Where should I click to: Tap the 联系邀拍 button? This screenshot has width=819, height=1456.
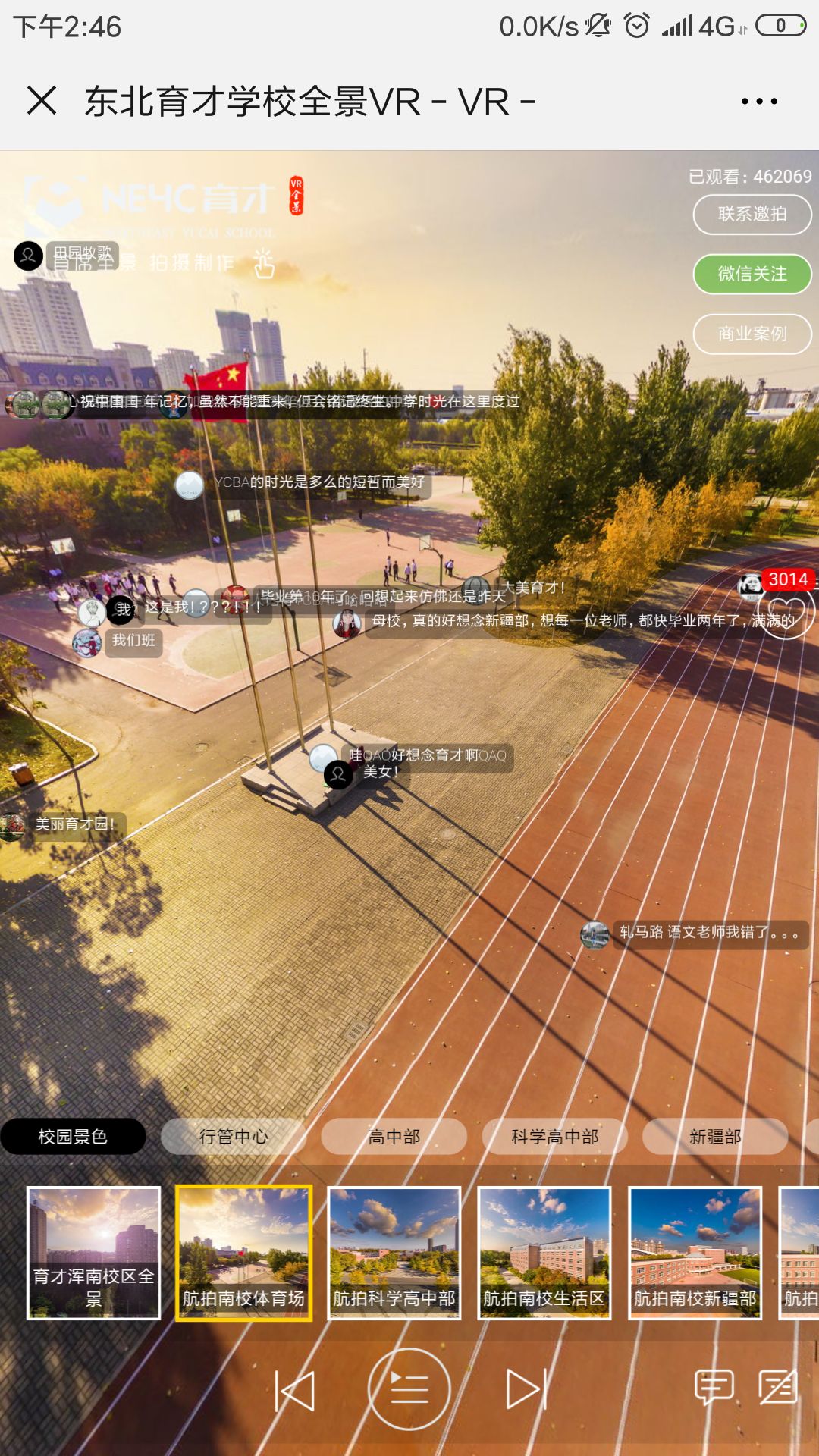[752, 215]
